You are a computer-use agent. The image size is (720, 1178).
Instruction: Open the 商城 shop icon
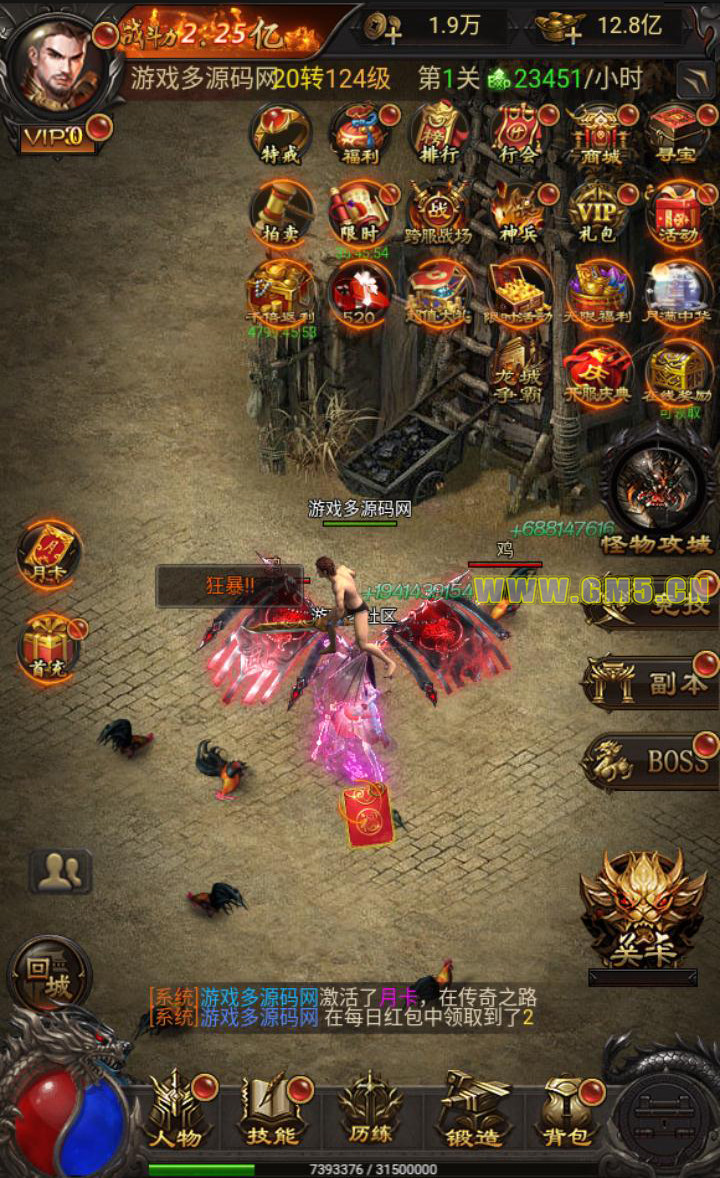click(x=600, y=133)
